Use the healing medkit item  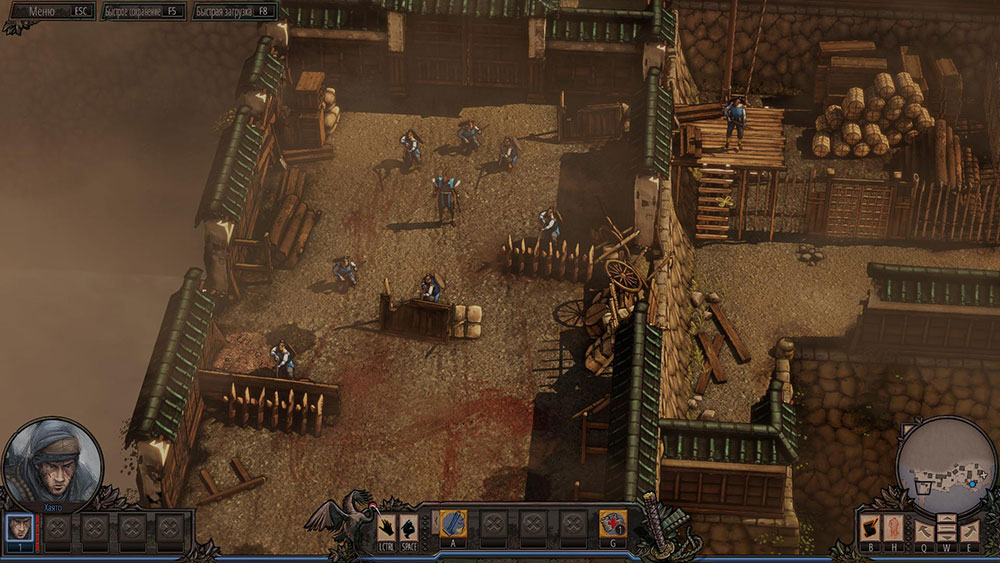tap(612, 524)
